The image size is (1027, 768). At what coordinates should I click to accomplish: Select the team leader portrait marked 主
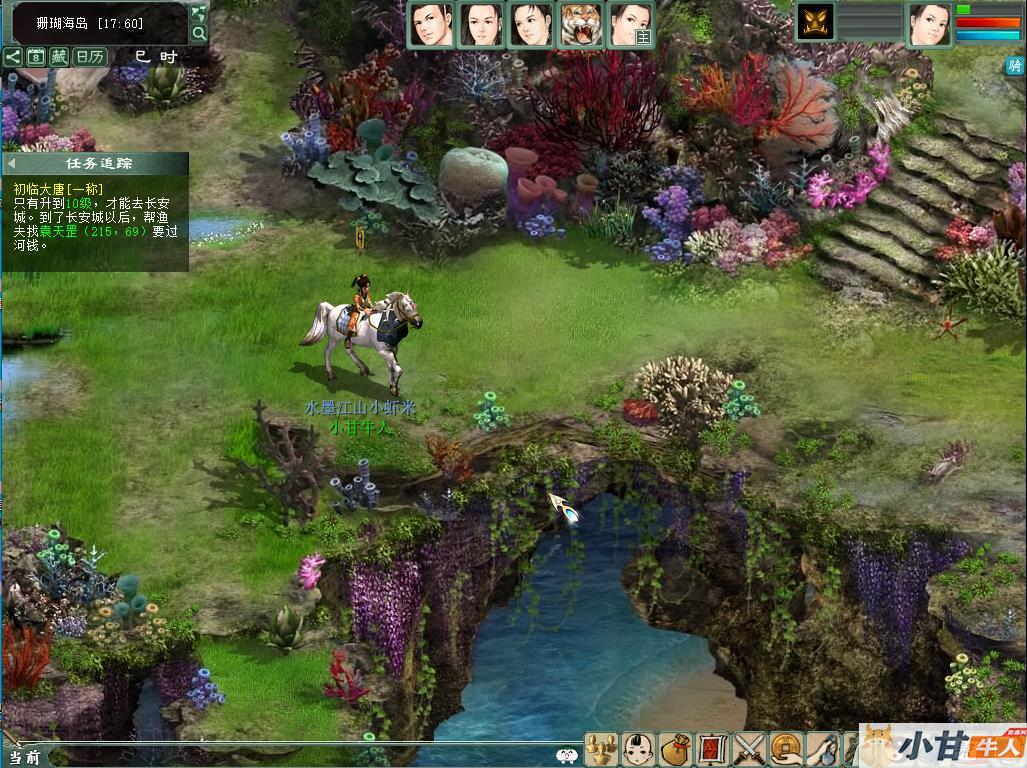pos(631,25)
